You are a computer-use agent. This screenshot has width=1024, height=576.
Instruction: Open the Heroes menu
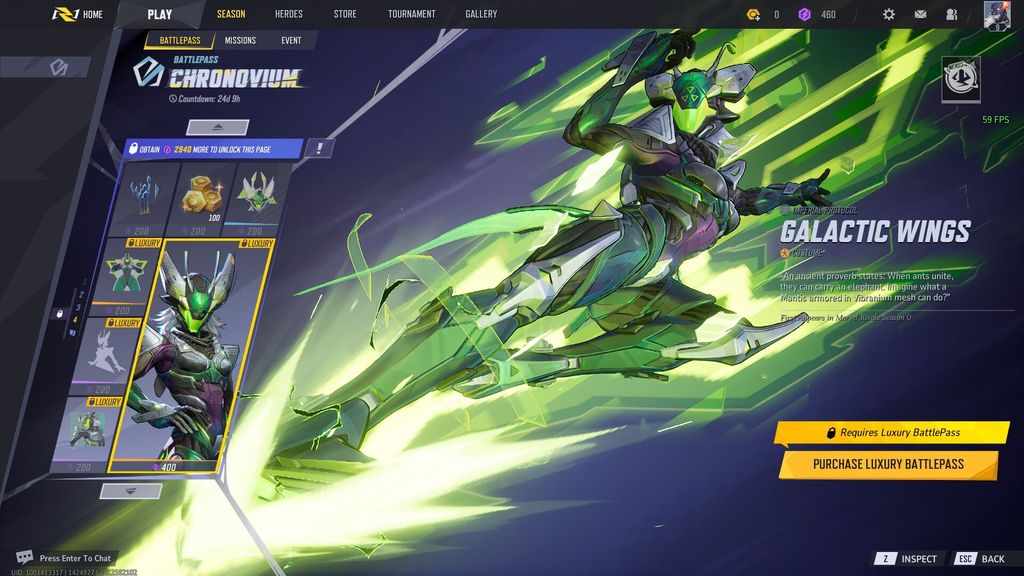coord(288,14)
